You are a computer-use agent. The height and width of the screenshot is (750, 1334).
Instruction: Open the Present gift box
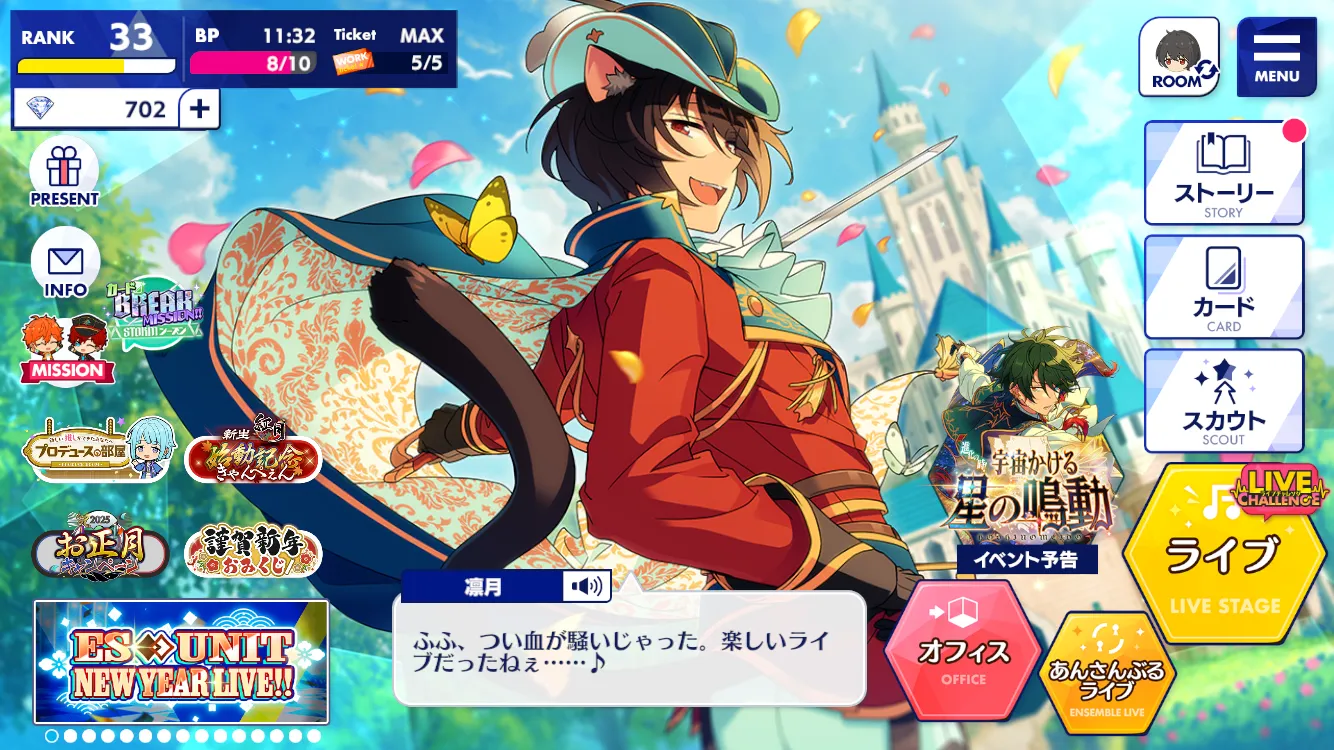64,172
